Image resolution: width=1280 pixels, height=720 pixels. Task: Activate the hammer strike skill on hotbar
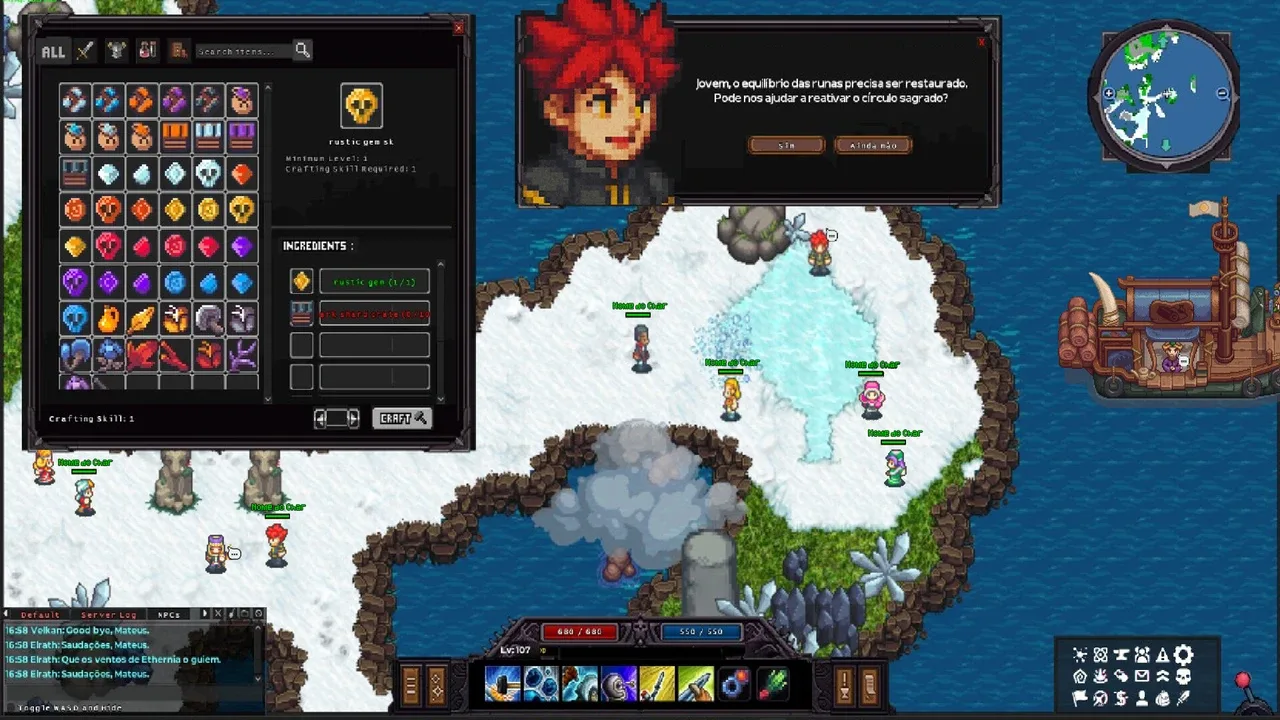click(x=502, y=684)
